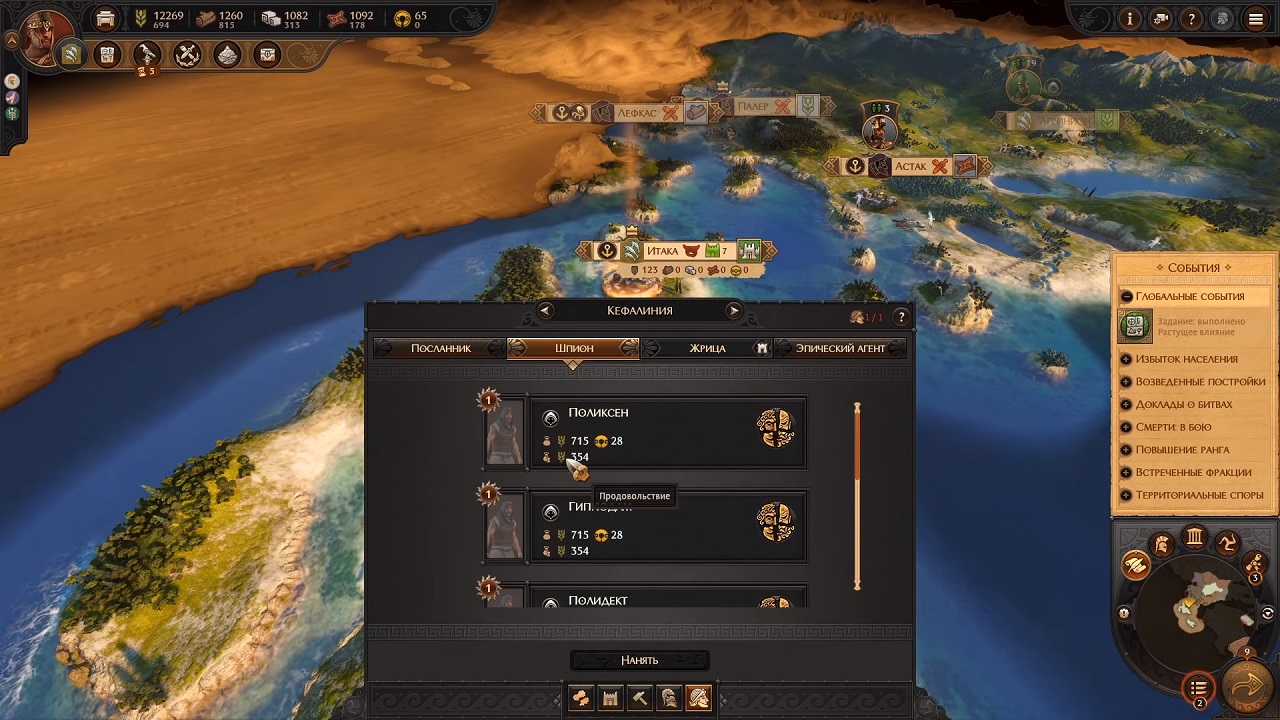Switch to the Посланник tab
This screenshot has width=1280, height=720.
[443, 347]
